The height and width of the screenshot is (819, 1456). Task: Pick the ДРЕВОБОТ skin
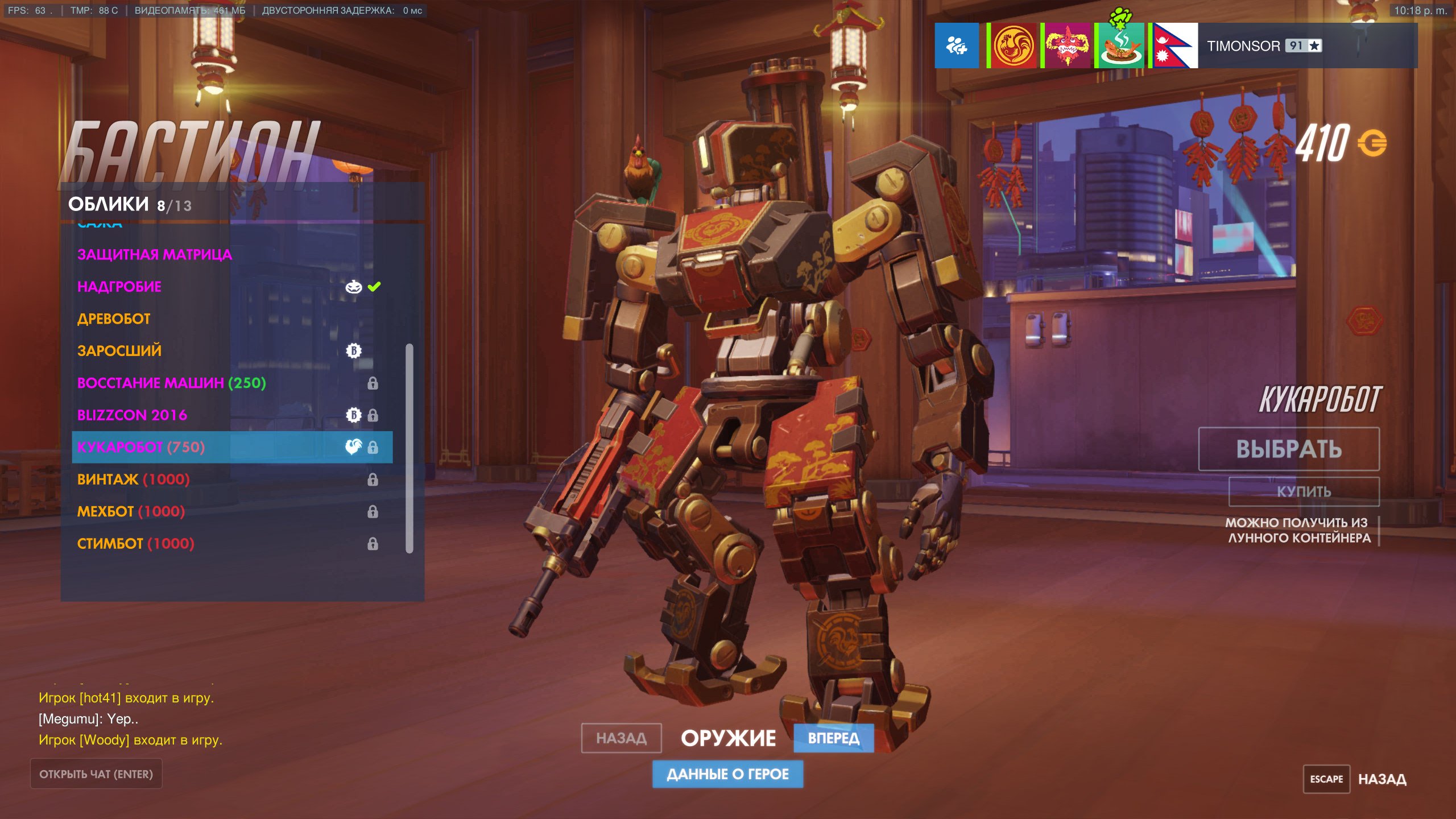pyautogui.click(x=114, y=318)
